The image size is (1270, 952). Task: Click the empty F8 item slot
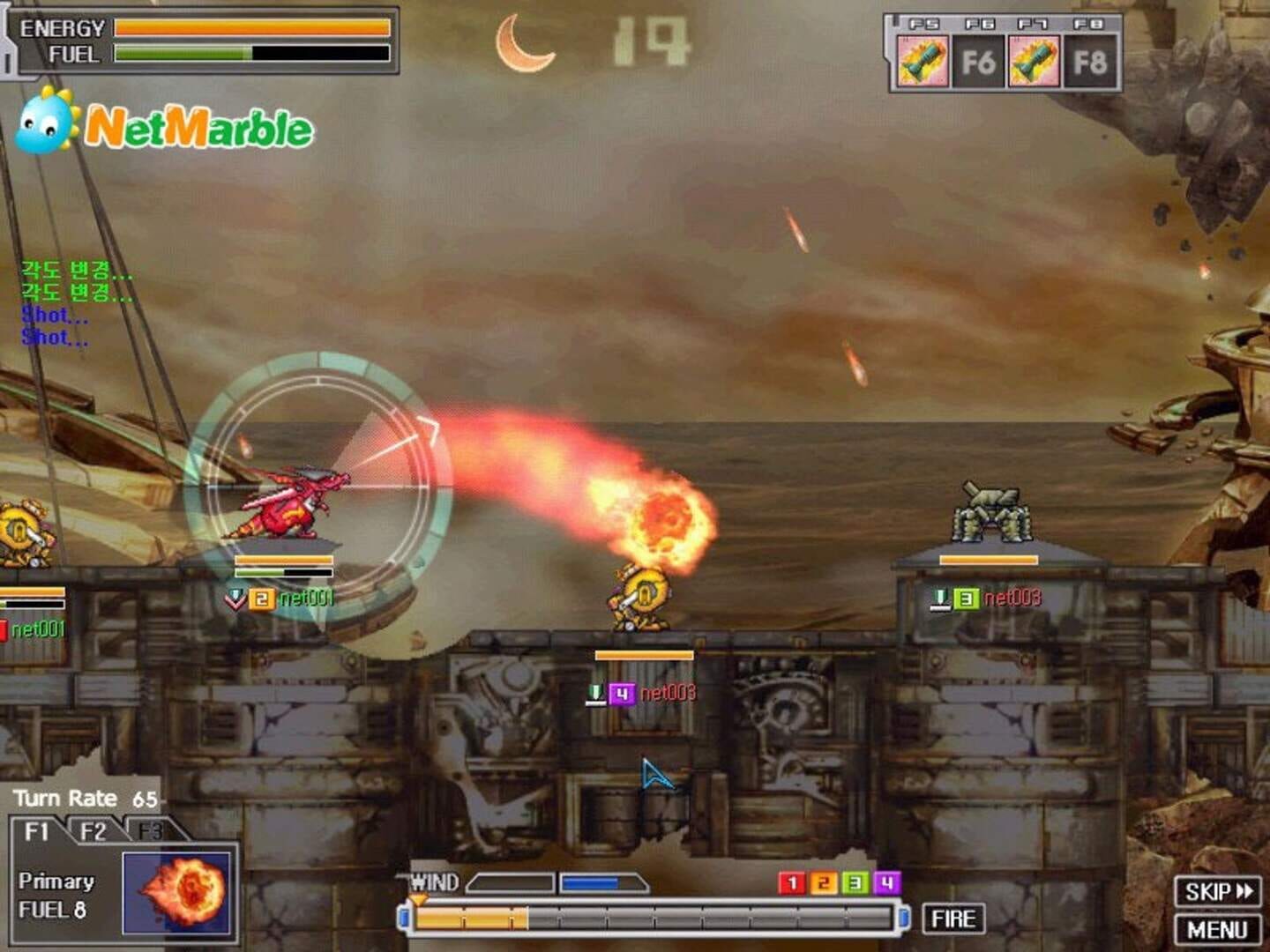point(1090,62)
